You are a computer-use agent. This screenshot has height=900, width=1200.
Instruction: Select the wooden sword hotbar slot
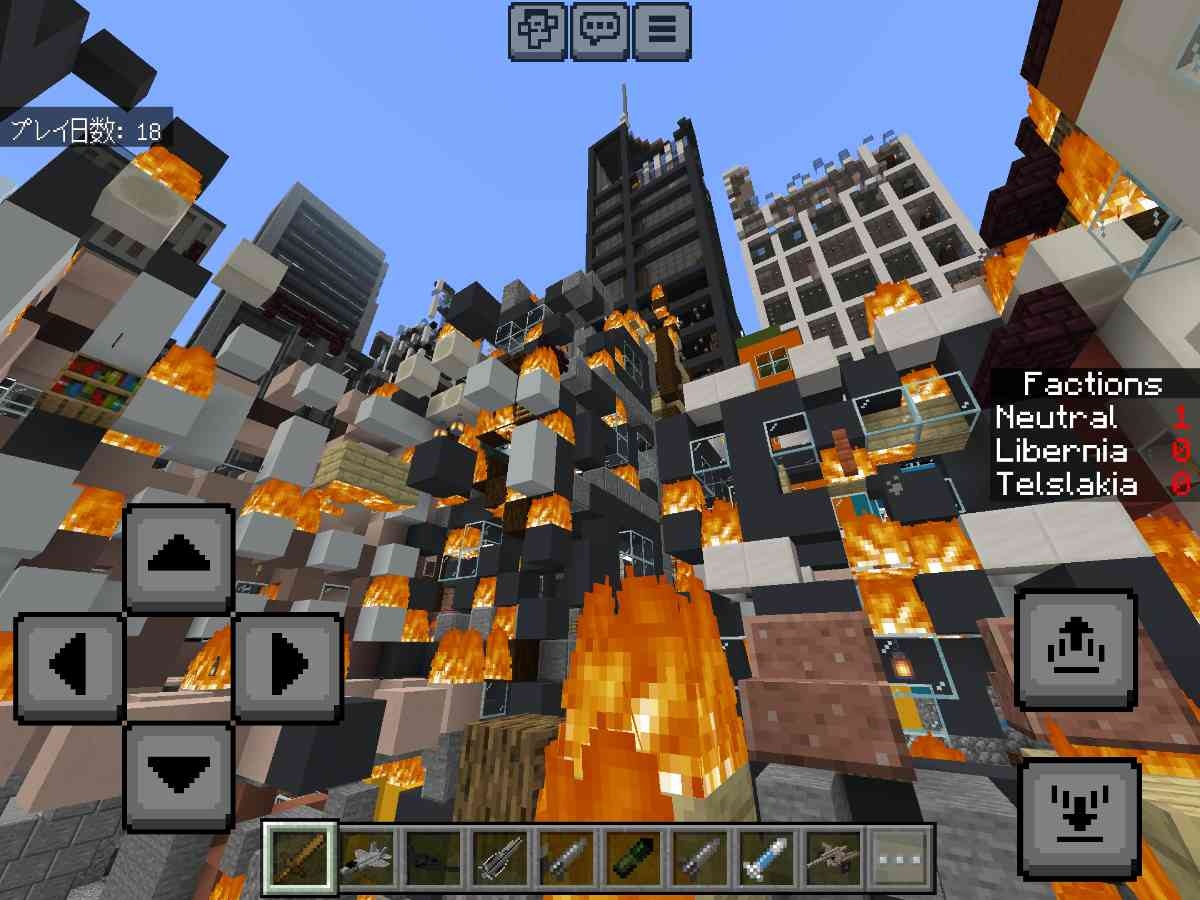point(299,859)
